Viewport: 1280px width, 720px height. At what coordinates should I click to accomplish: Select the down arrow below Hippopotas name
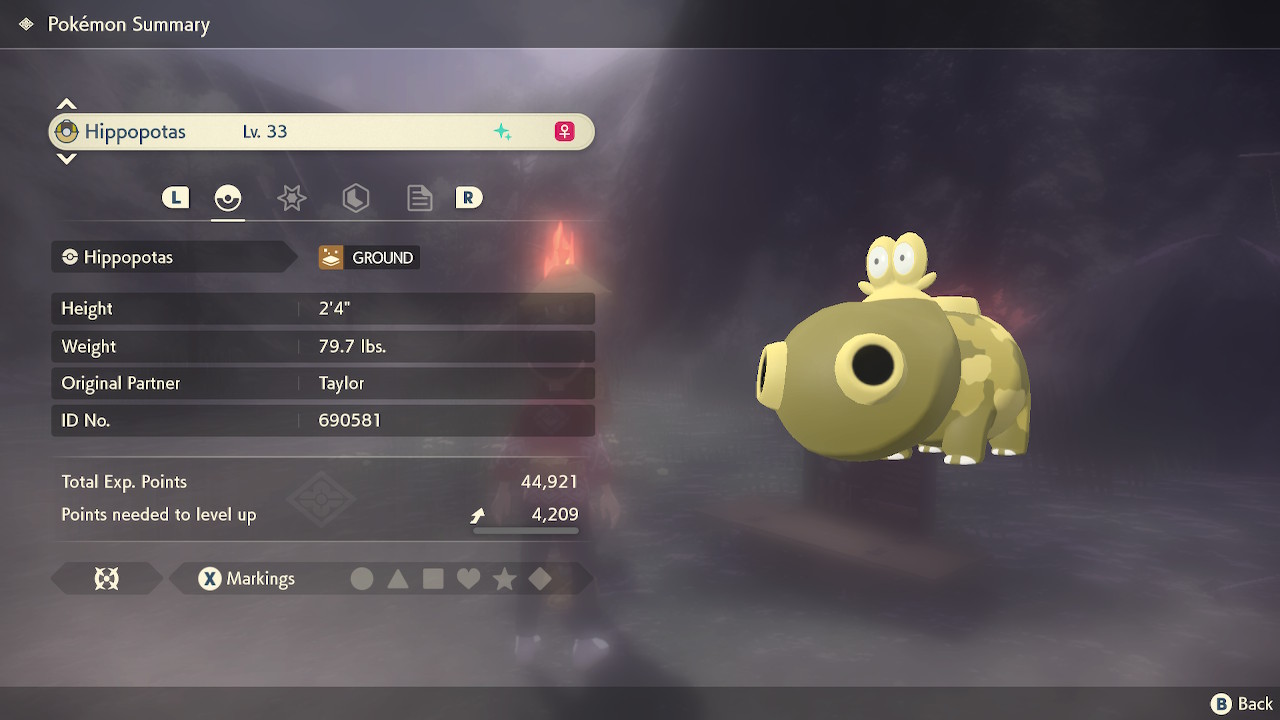point(66,158)
